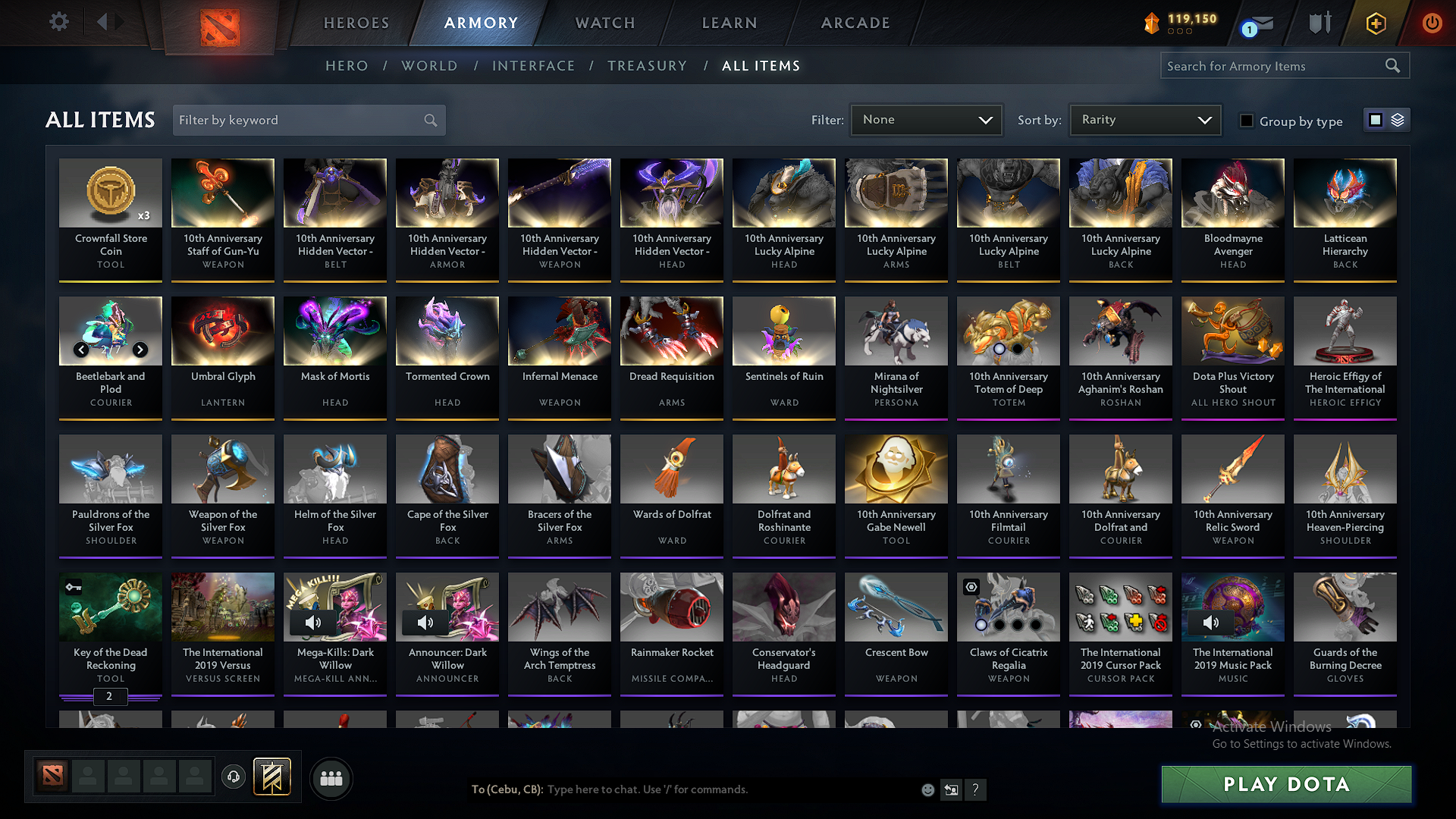Open the Dota Plus shield icon in top bar
Viewport: 1456px width, 819px height.
[1319, 23]
